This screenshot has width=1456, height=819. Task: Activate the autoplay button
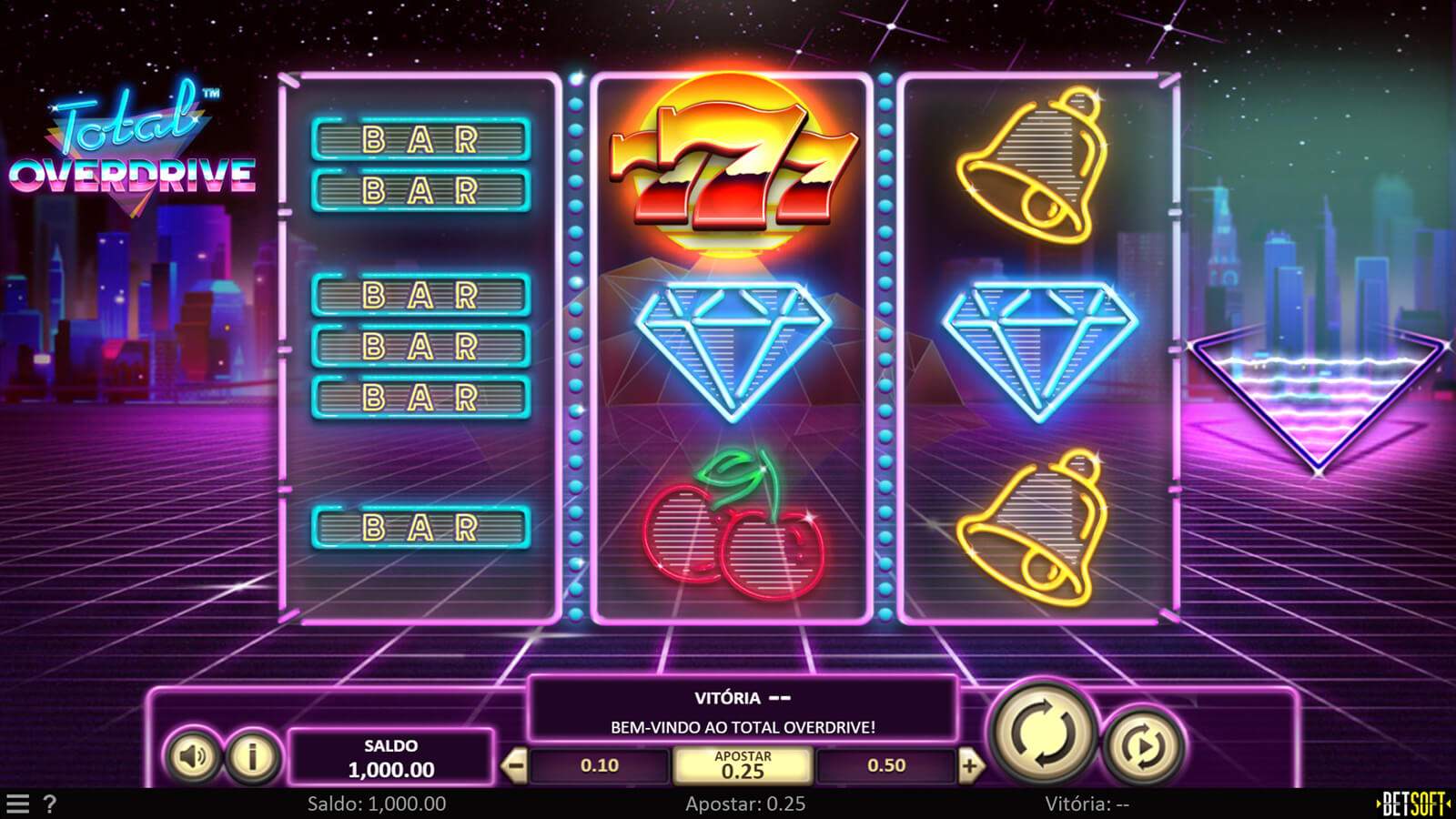(x=1144, y=747)
